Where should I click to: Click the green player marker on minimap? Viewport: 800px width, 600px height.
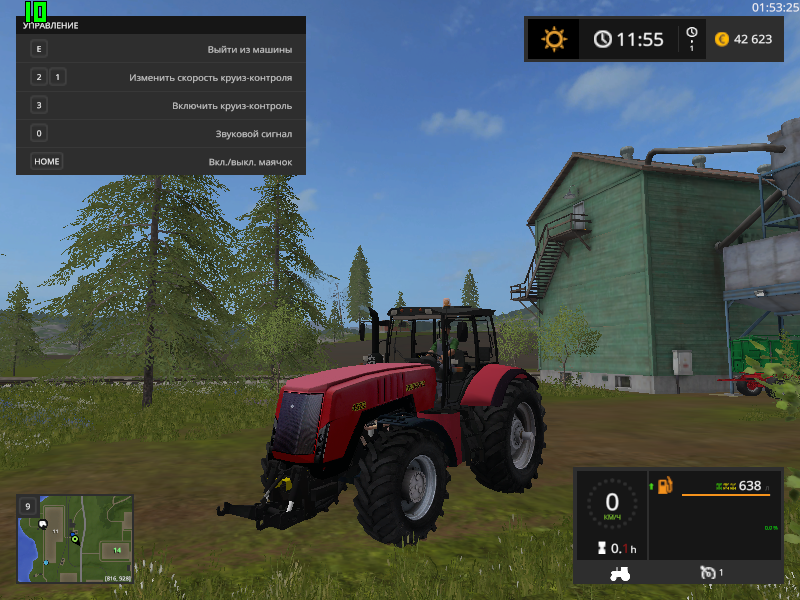74,539
